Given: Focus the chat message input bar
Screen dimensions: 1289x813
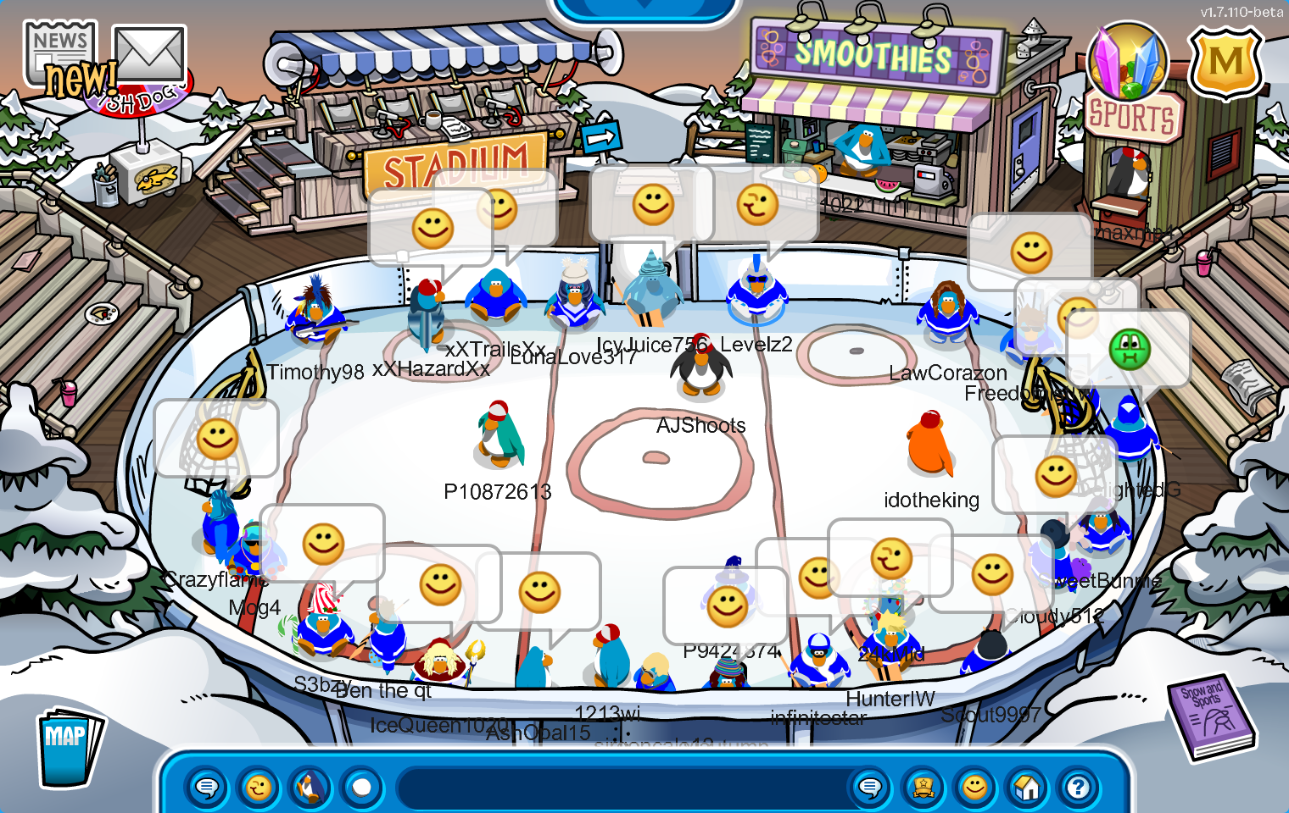Looking at the screenshot, I should click(620, 788).
